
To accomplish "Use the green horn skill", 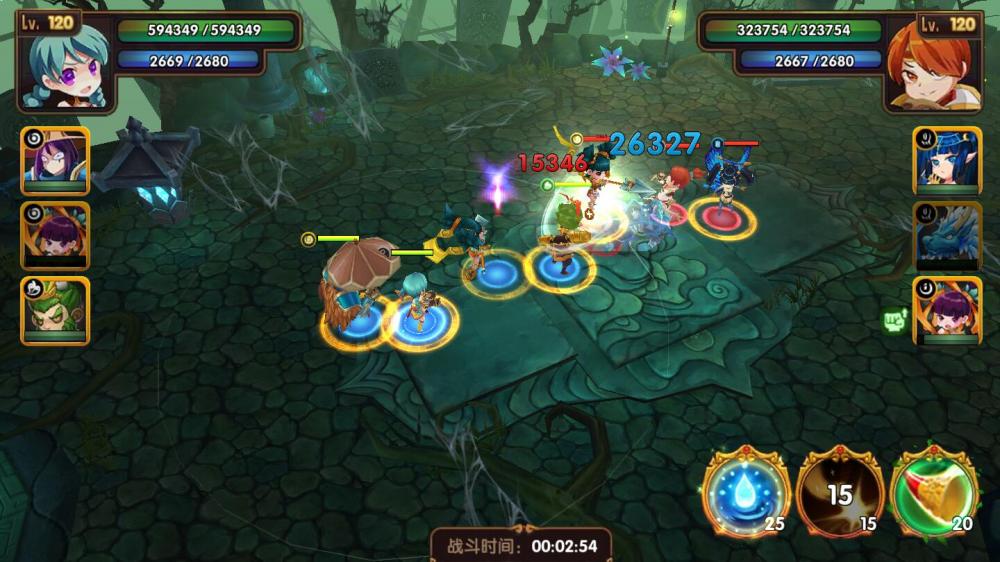I will (933, 492).
